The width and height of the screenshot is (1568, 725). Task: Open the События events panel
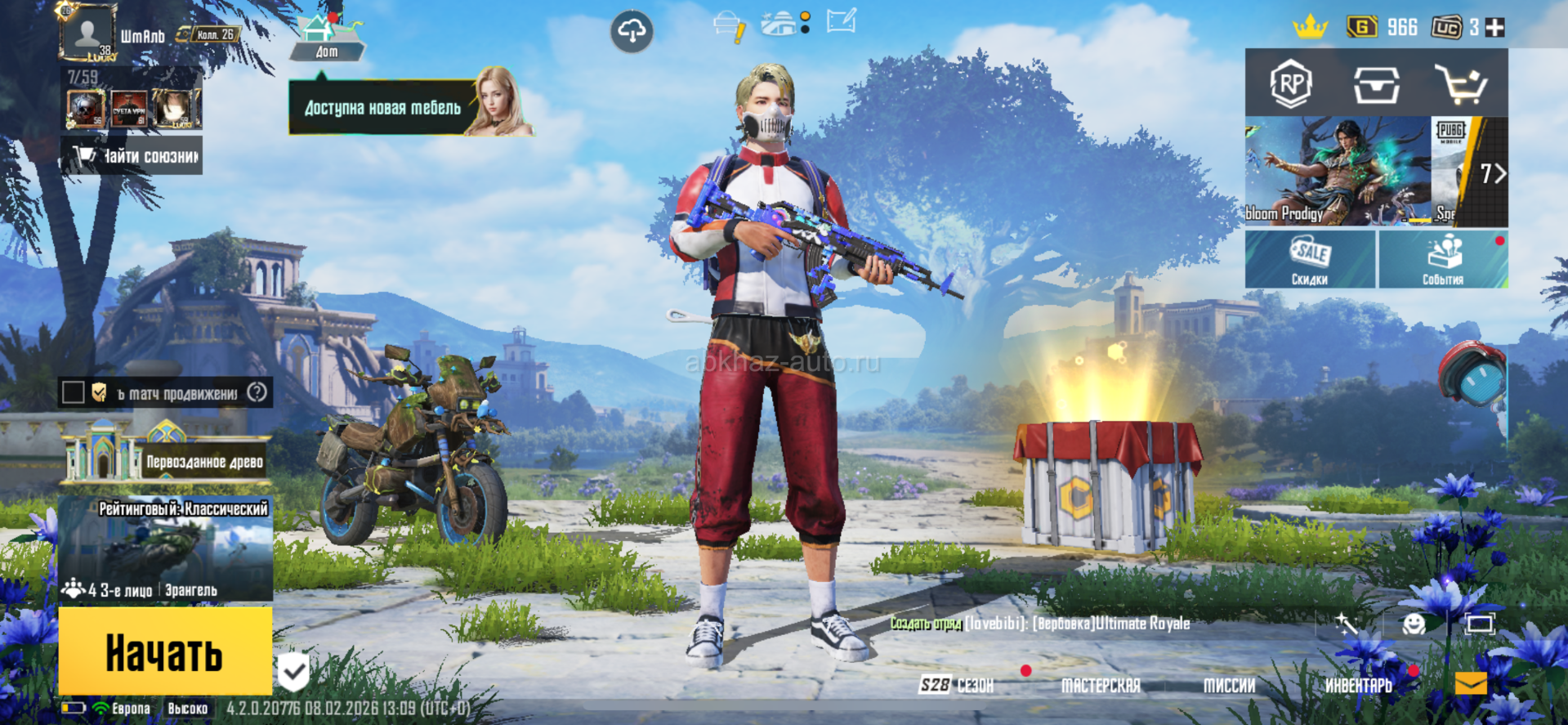tap(1443, 259)
